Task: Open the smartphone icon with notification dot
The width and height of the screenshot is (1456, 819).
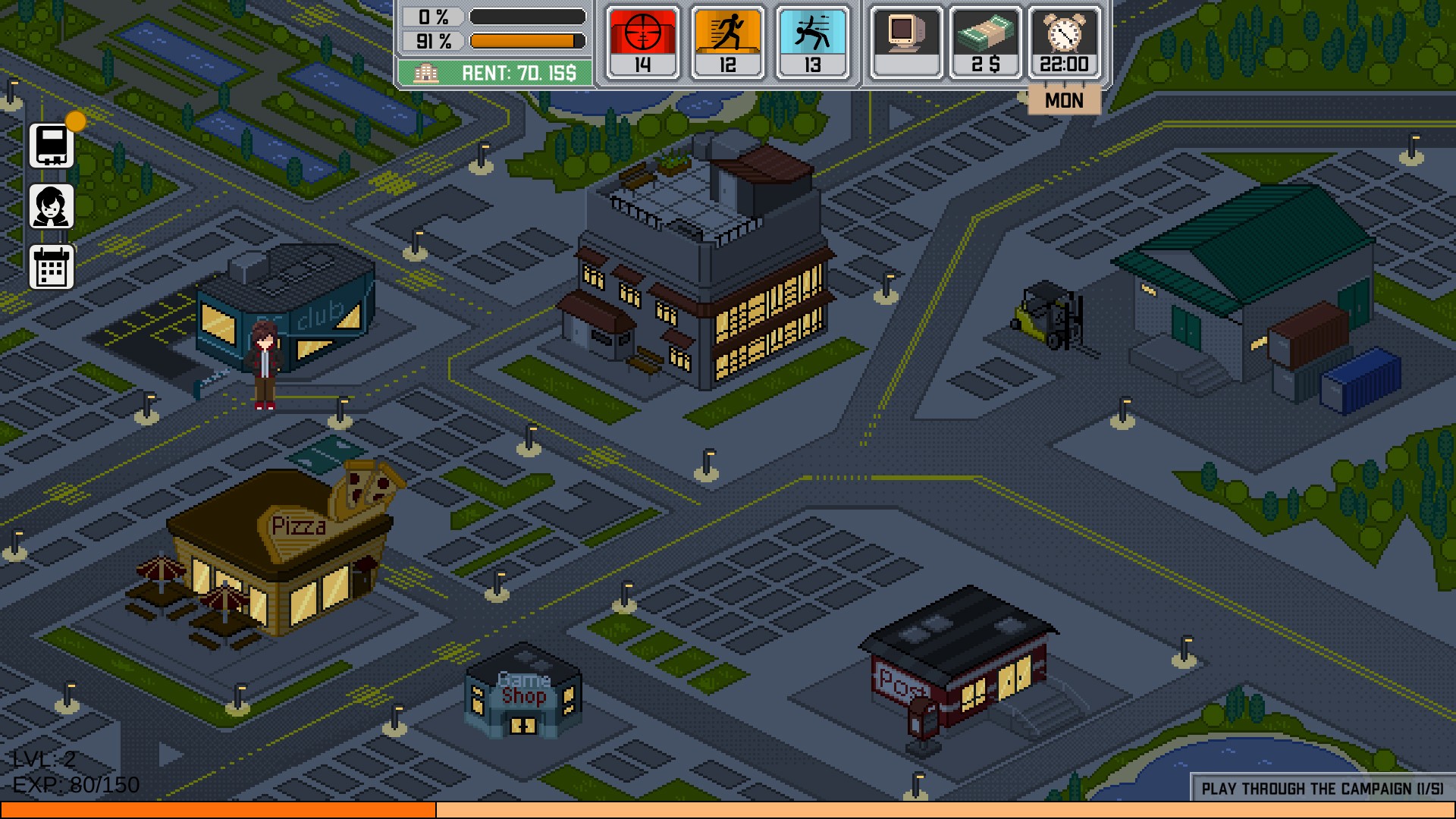Action: (x=52, y=145)
